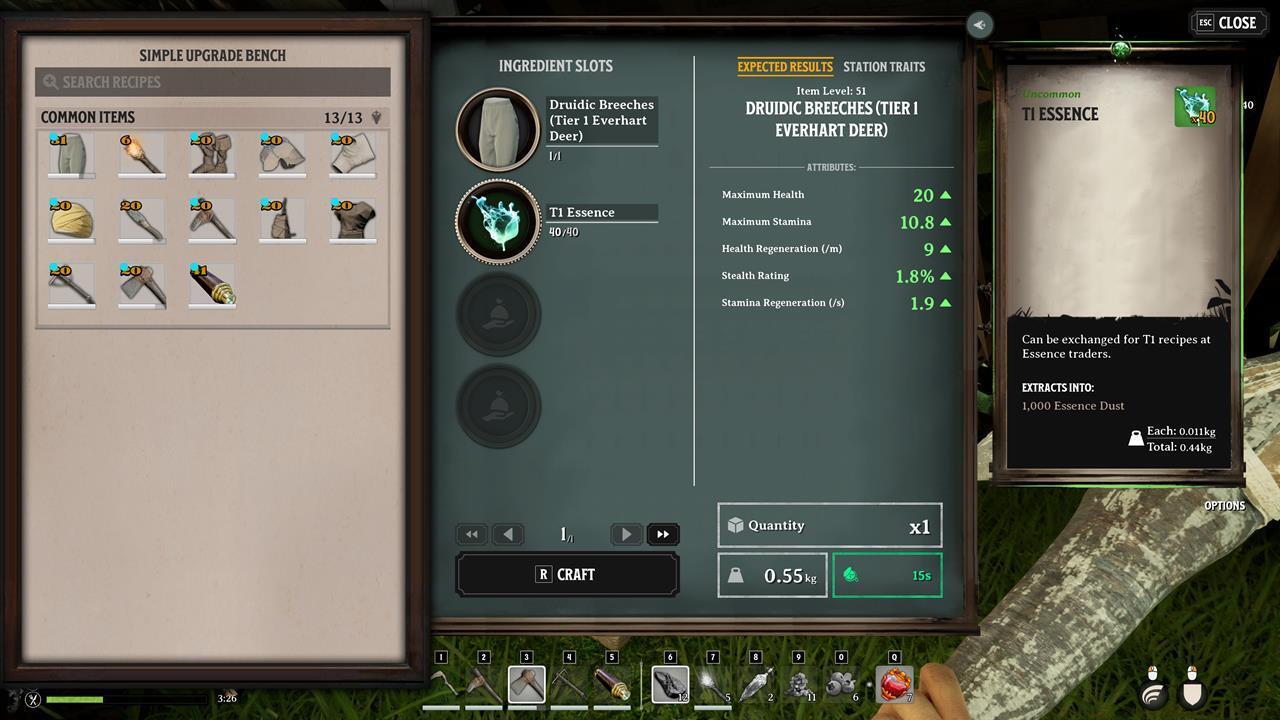
Task: Select the boots recipe in Common Items
Action: [x=212, y=154]
